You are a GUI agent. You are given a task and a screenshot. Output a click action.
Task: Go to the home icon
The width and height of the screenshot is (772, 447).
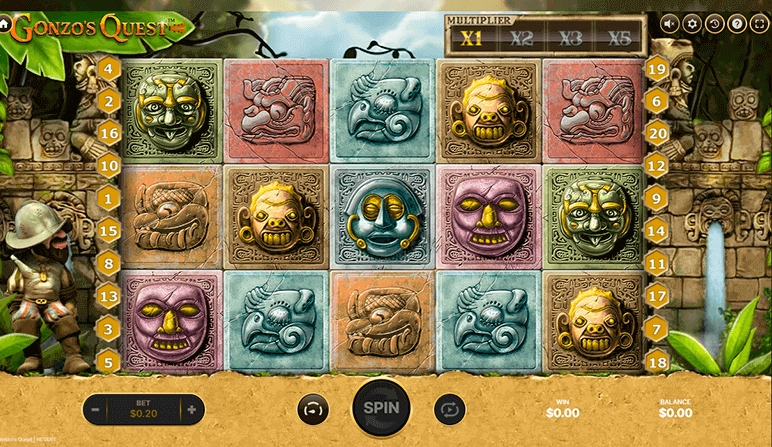click(x=5, y=25)
